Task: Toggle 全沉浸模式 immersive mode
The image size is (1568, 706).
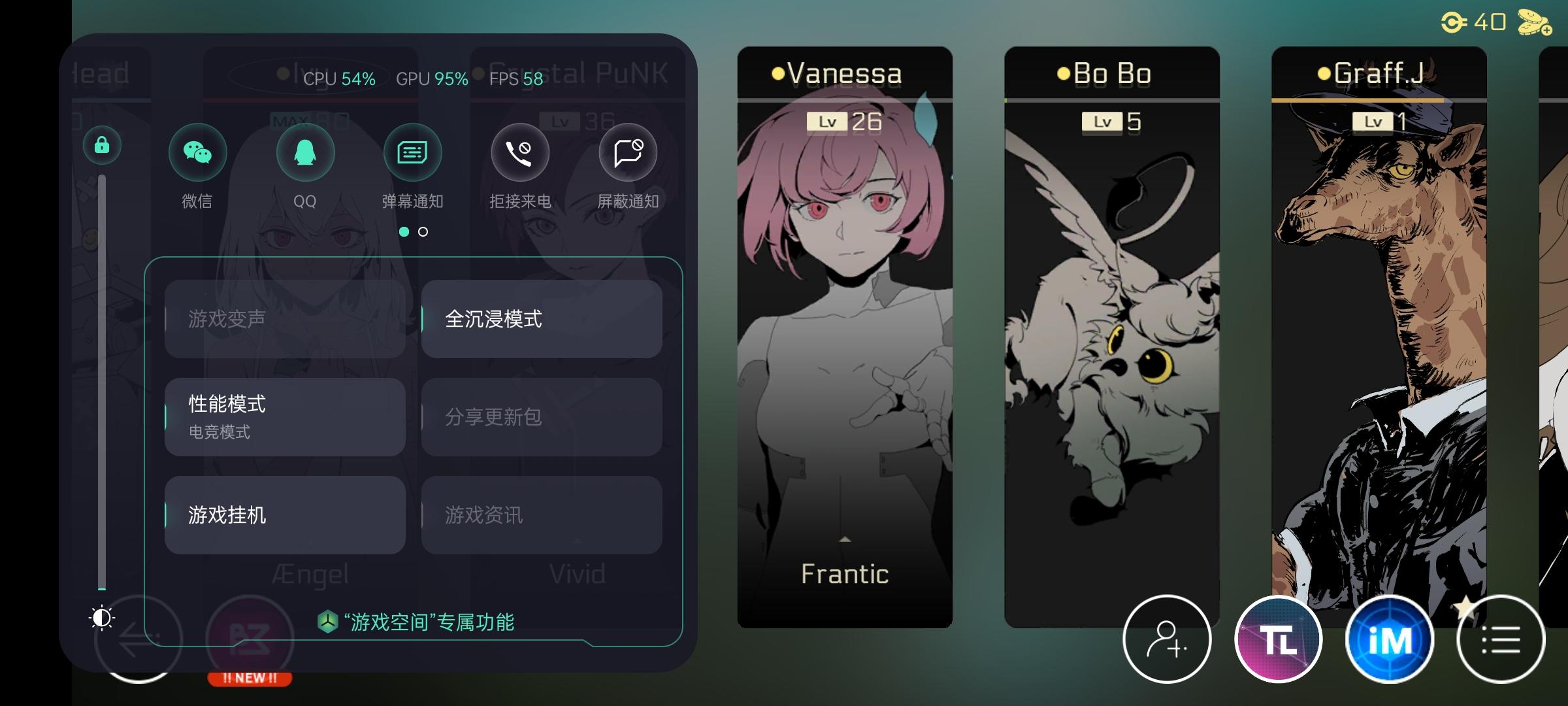Action: (540, 320)
